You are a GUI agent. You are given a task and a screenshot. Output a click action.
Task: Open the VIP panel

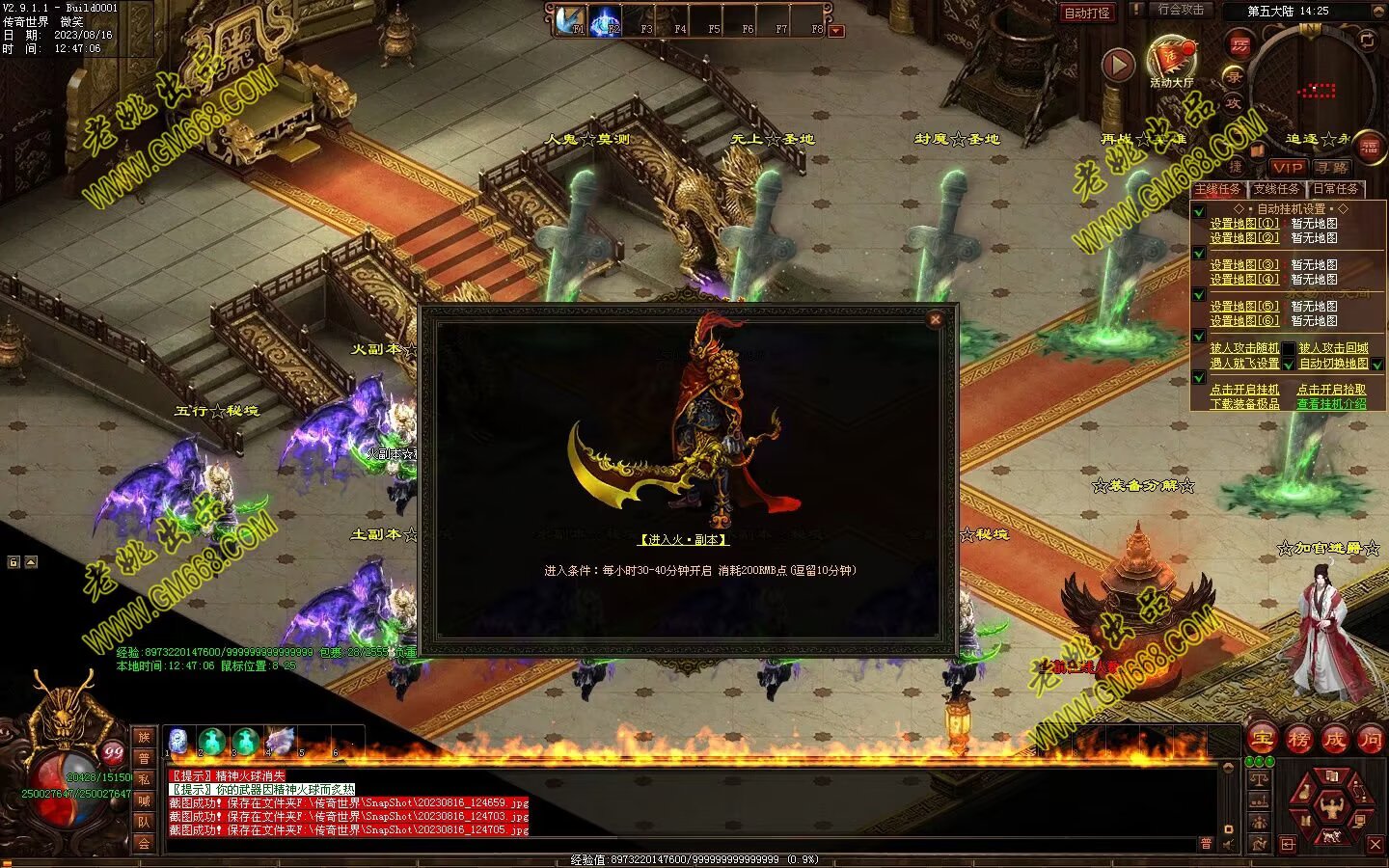tap(1287, 168)
